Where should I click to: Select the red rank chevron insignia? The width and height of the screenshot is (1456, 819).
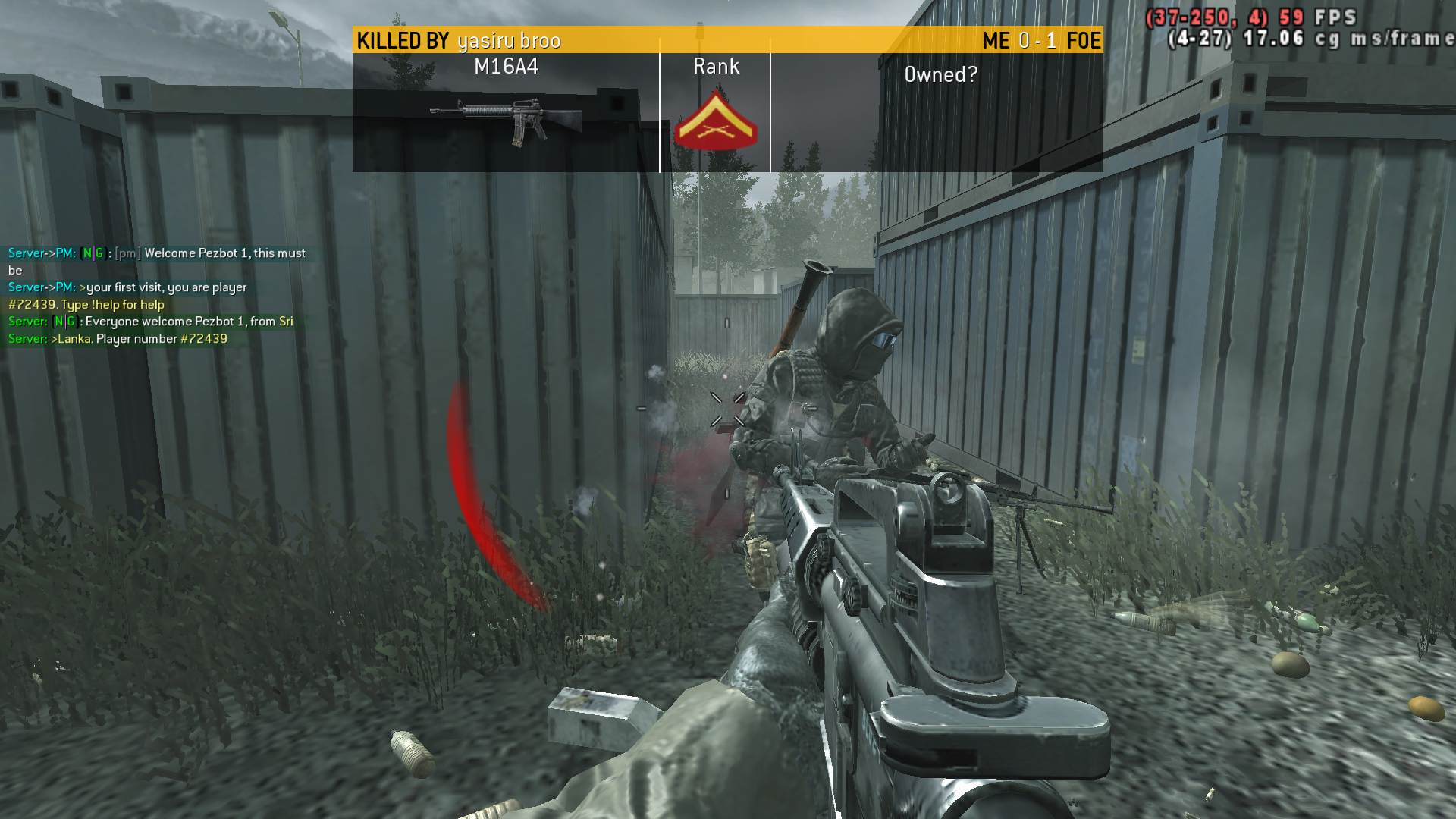click(x=715, y=121)
